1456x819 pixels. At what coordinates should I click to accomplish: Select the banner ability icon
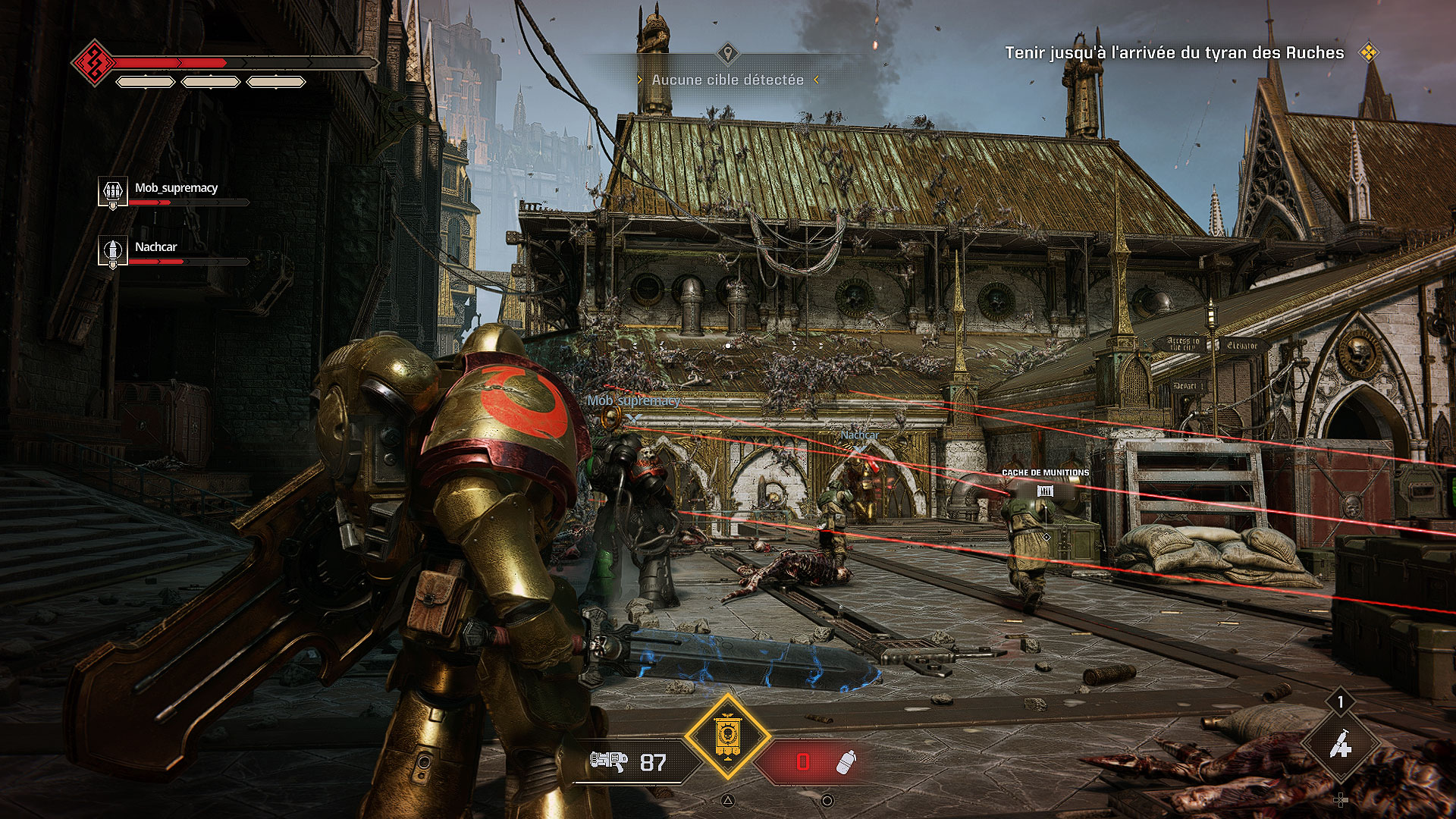click(727, 736)
